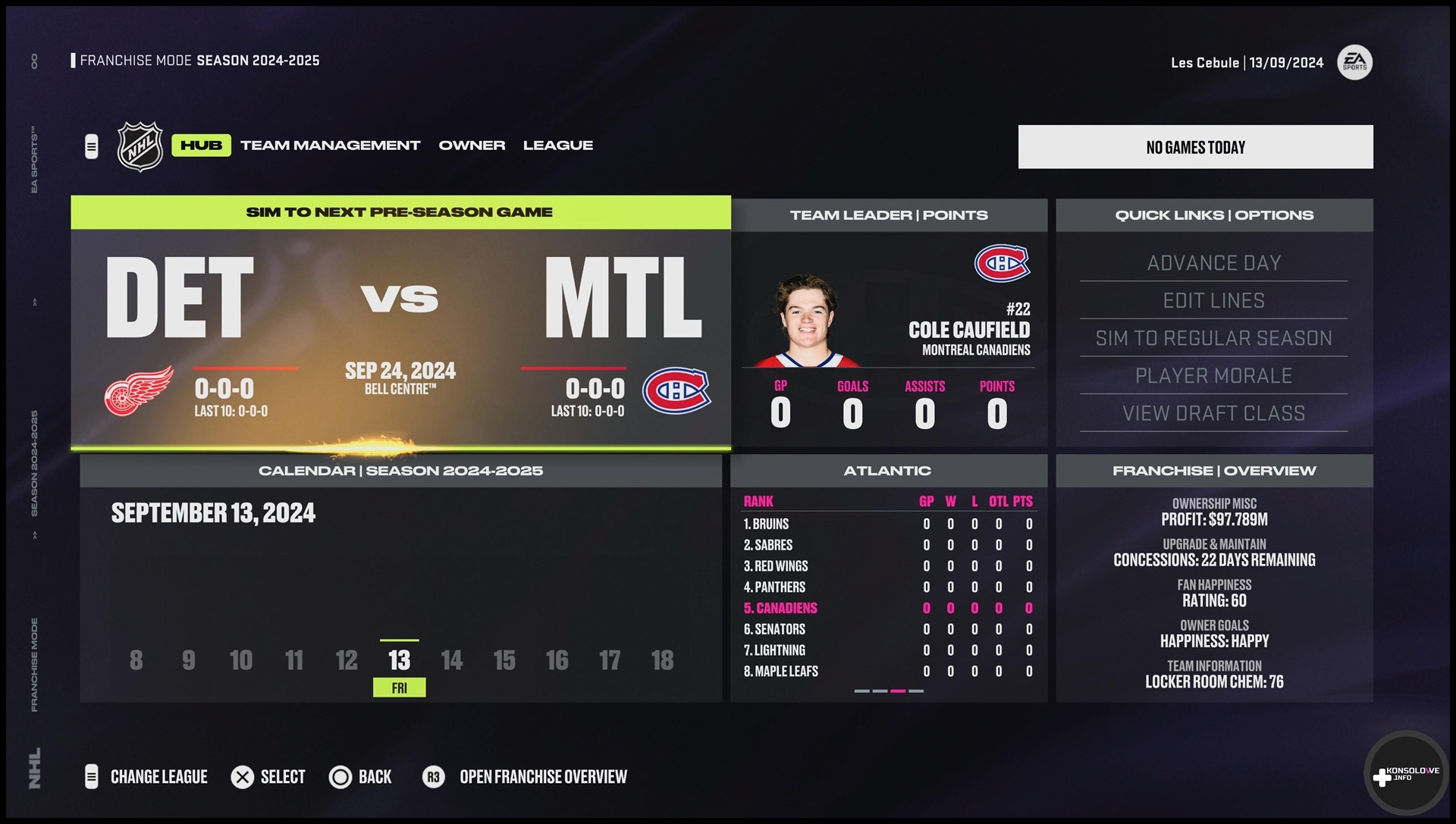Pick day 18 on the calendar strip
Viewport: 1456px width, 824px height.
coord(662,660)
